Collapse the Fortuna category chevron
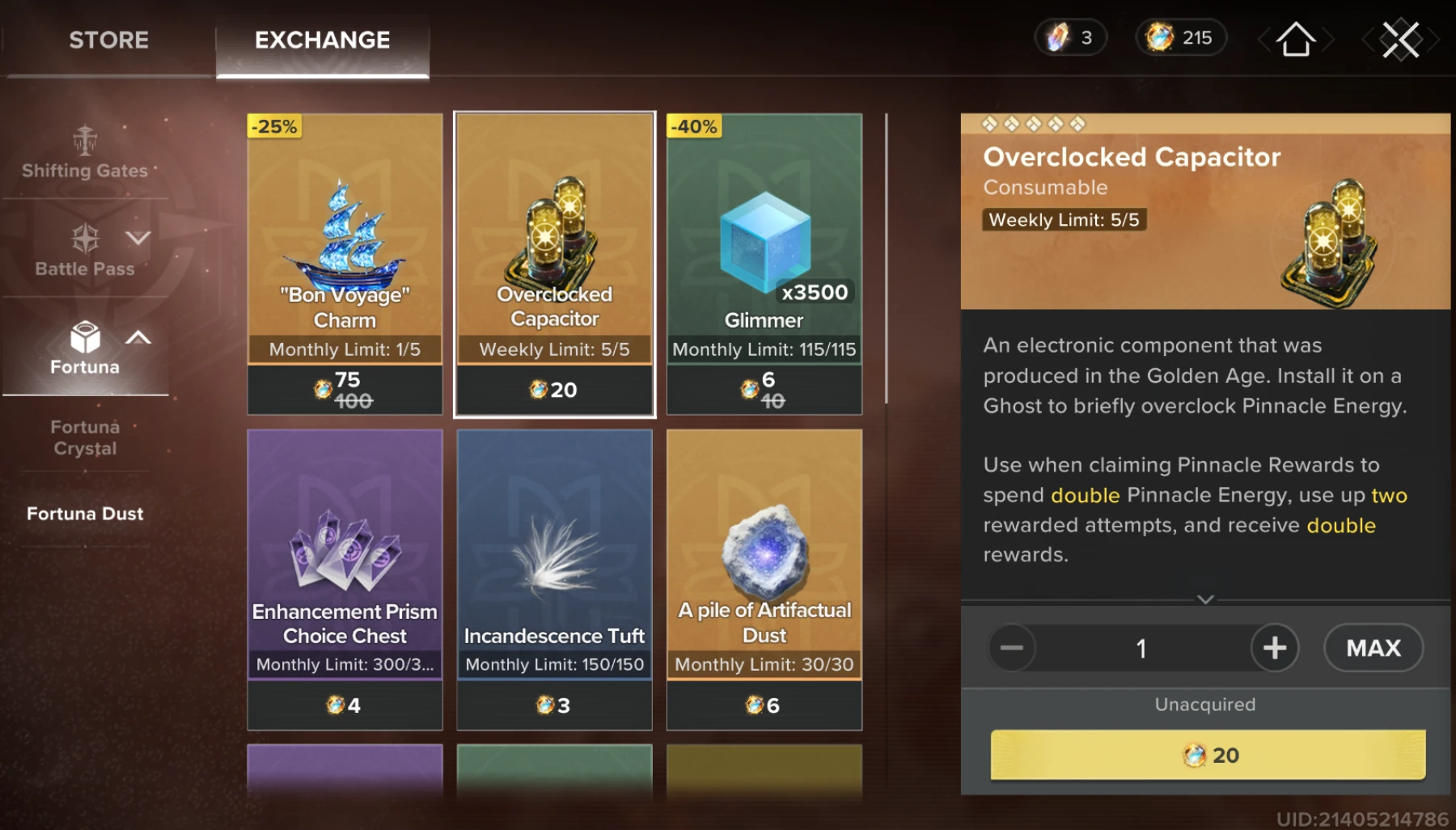1456x830 pixels. [x=139, y=338]
